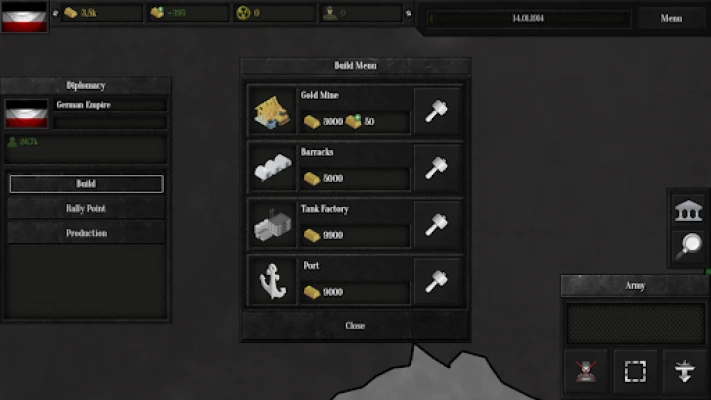Build a Gold Mine with its hammer button

pyautogui.click(x=437, y=111)
